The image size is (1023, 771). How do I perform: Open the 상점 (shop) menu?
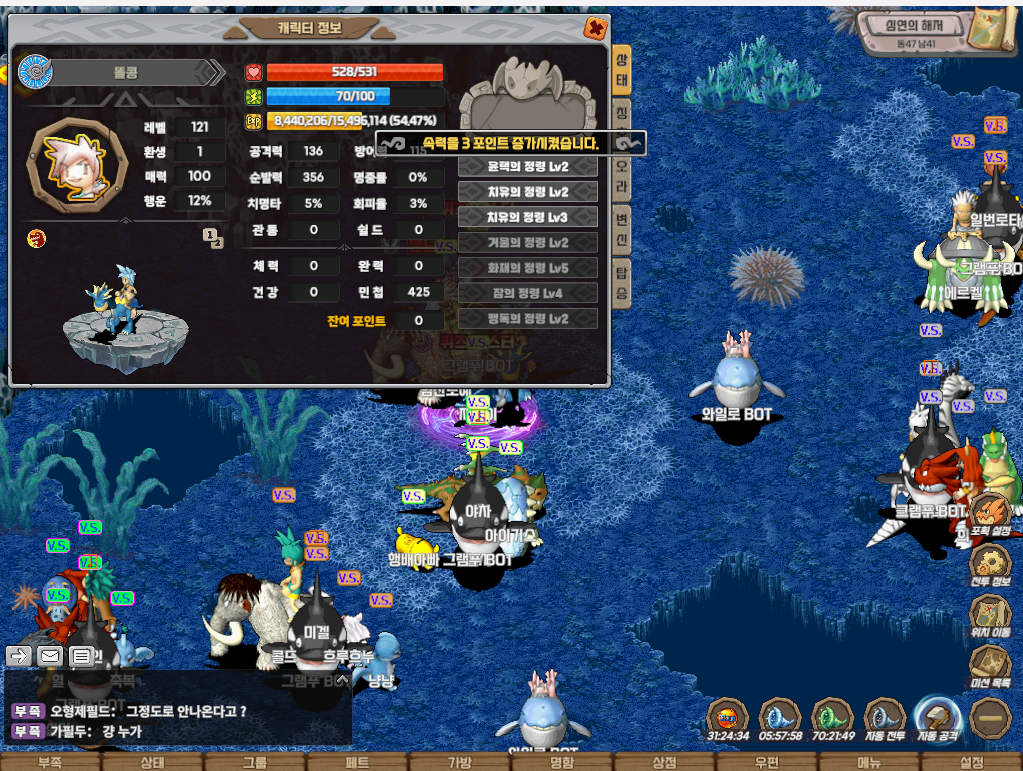tap(664, 762)
